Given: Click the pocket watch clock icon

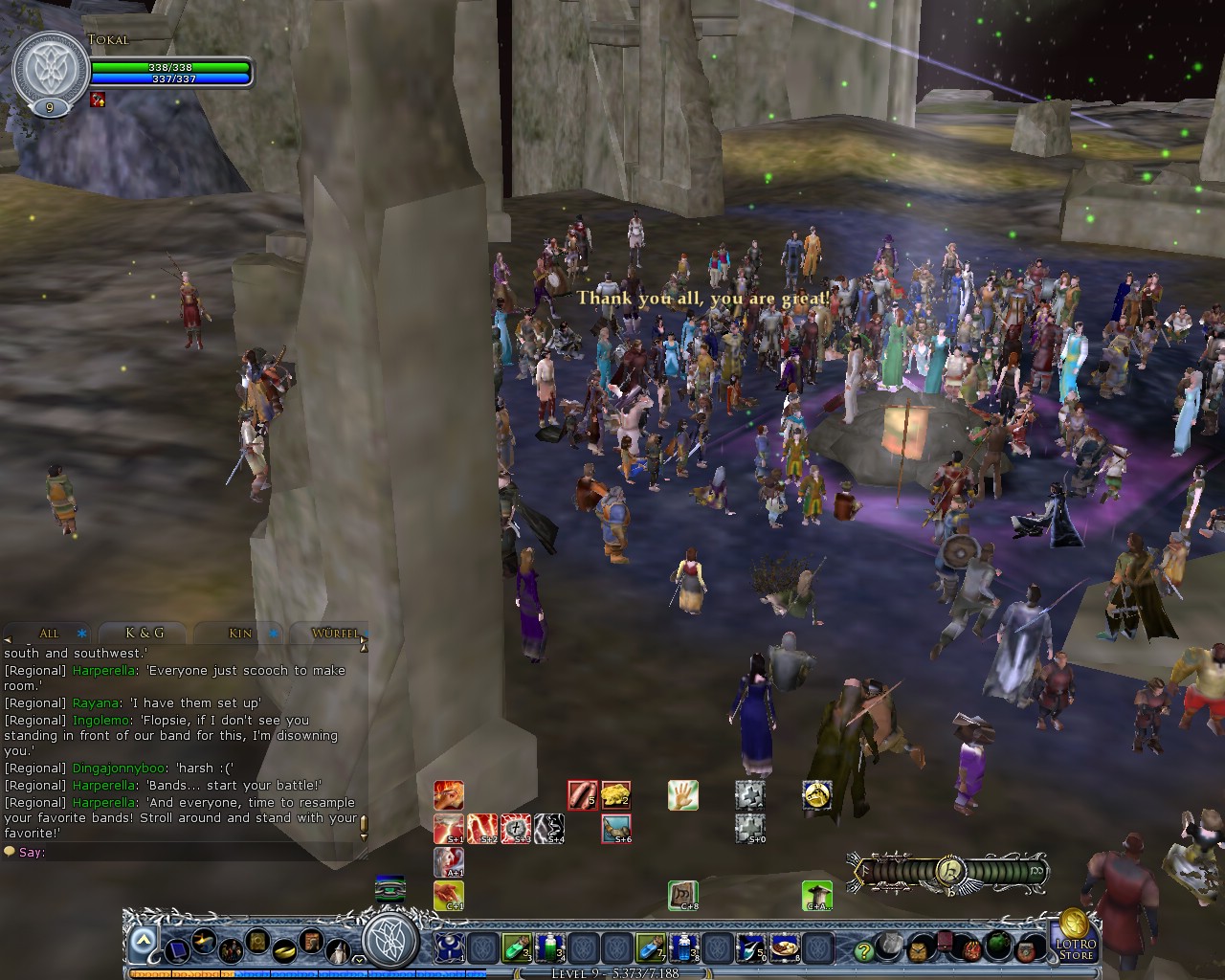Looking at the screenshot, I should (x=918, y=951).
